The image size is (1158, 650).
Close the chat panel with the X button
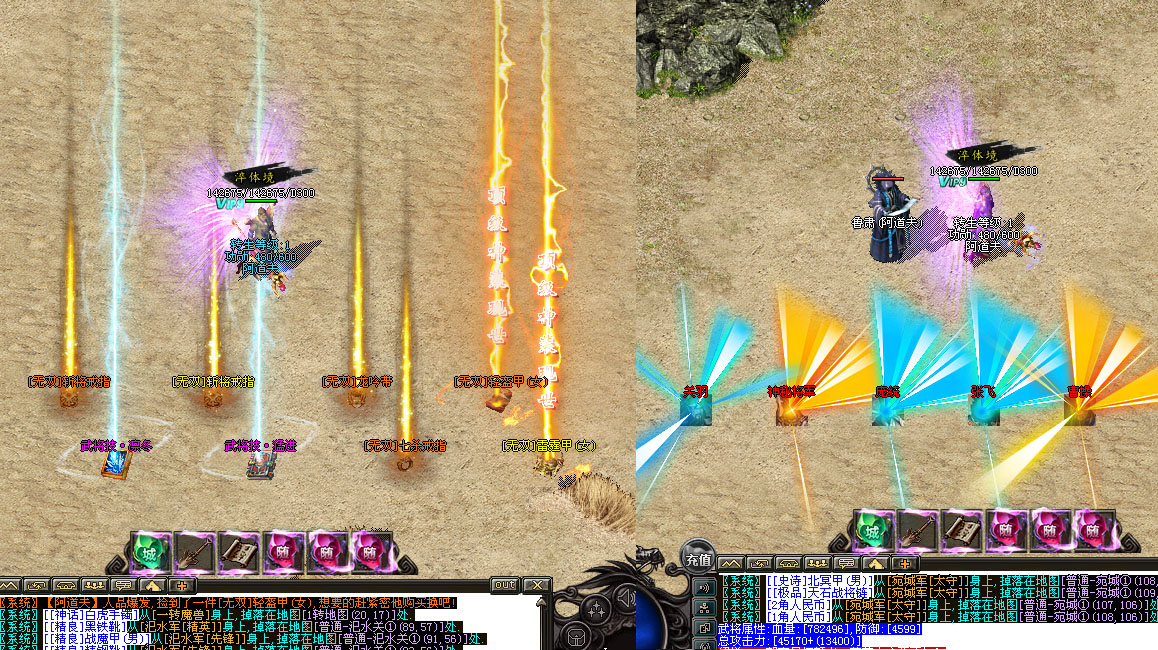coord(537,585)
